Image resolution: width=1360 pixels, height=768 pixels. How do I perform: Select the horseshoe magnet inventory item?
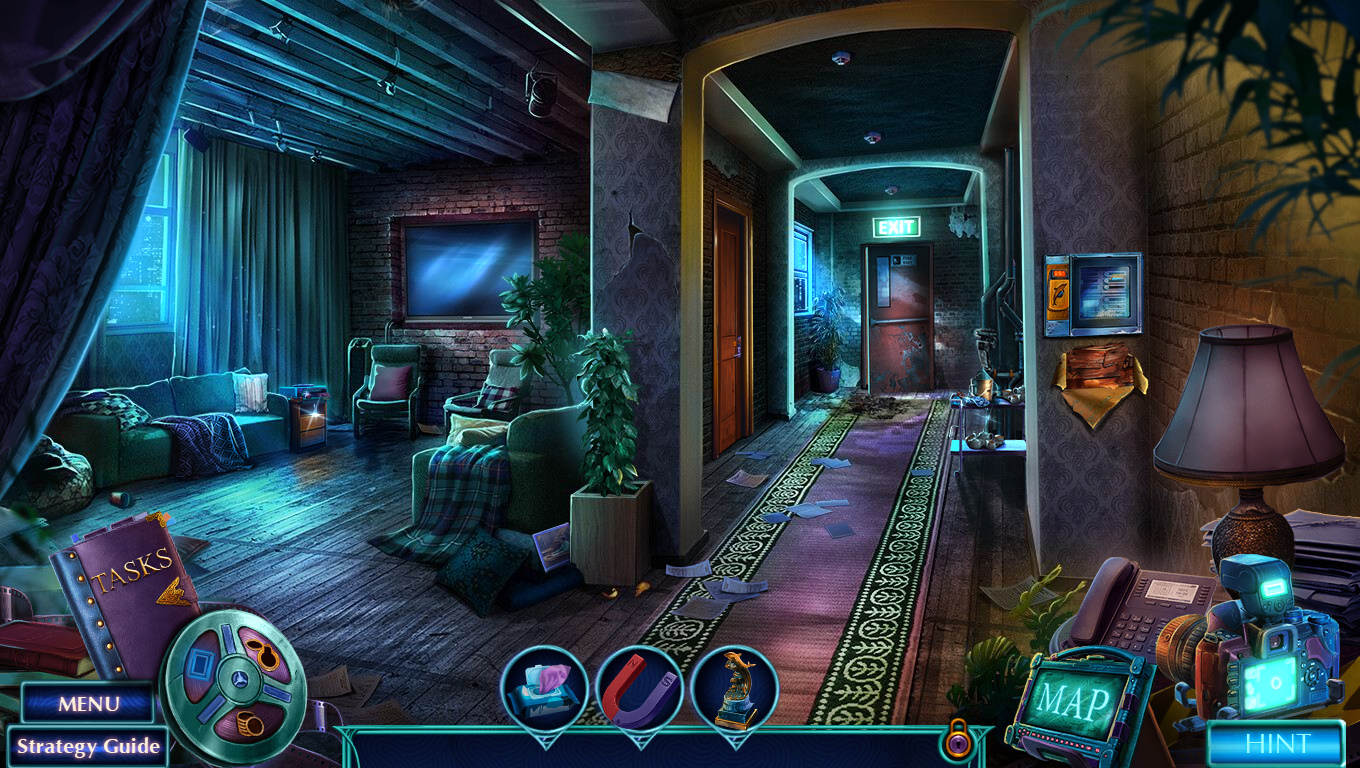[x=639, y=690]
